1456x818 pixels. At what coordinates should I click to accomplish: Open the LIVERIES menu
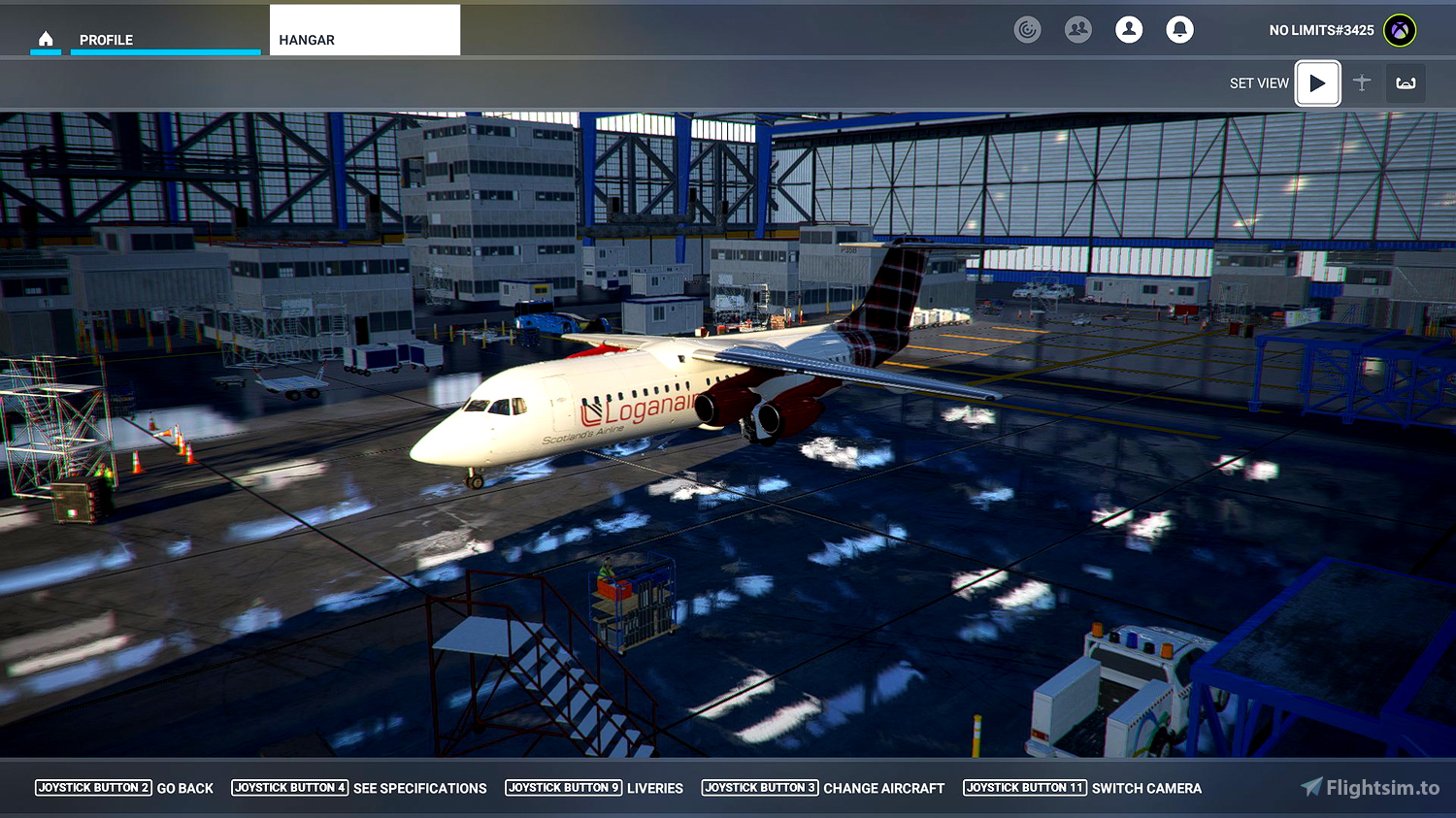655,788
